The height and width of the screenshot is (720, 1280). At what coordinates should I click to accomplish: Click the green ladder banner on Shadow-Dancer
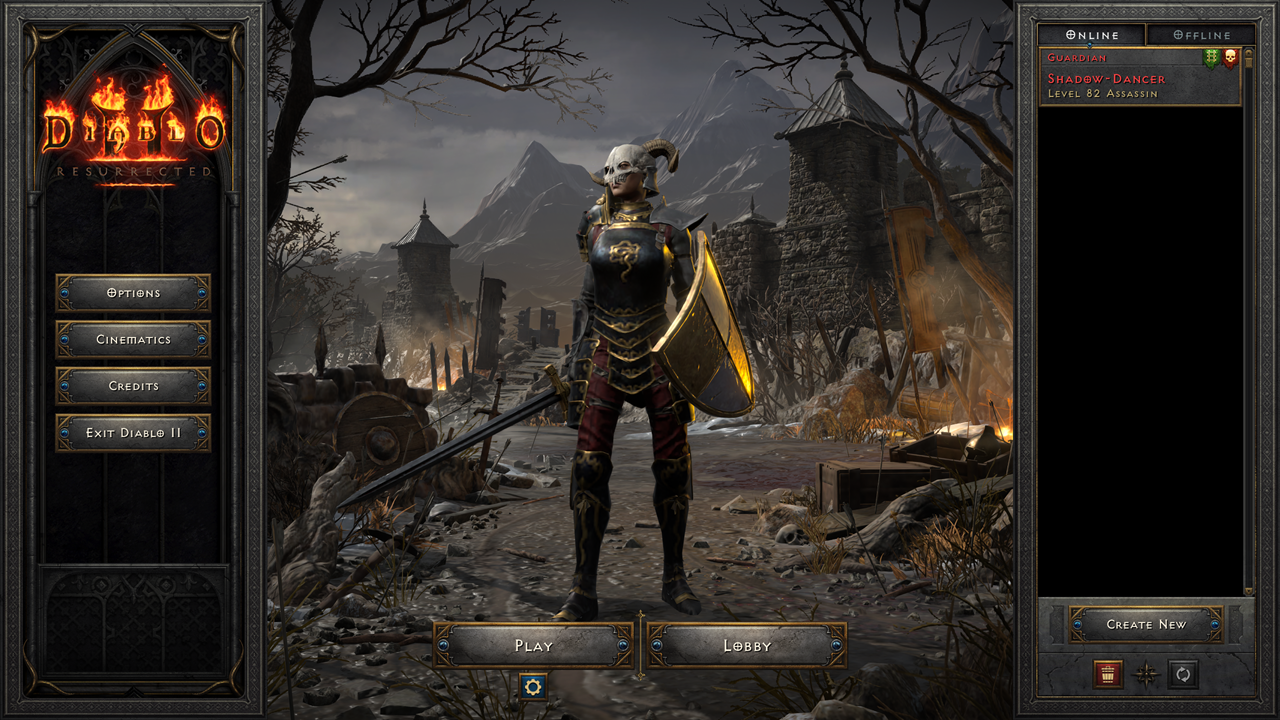[x=1210, y=57]
